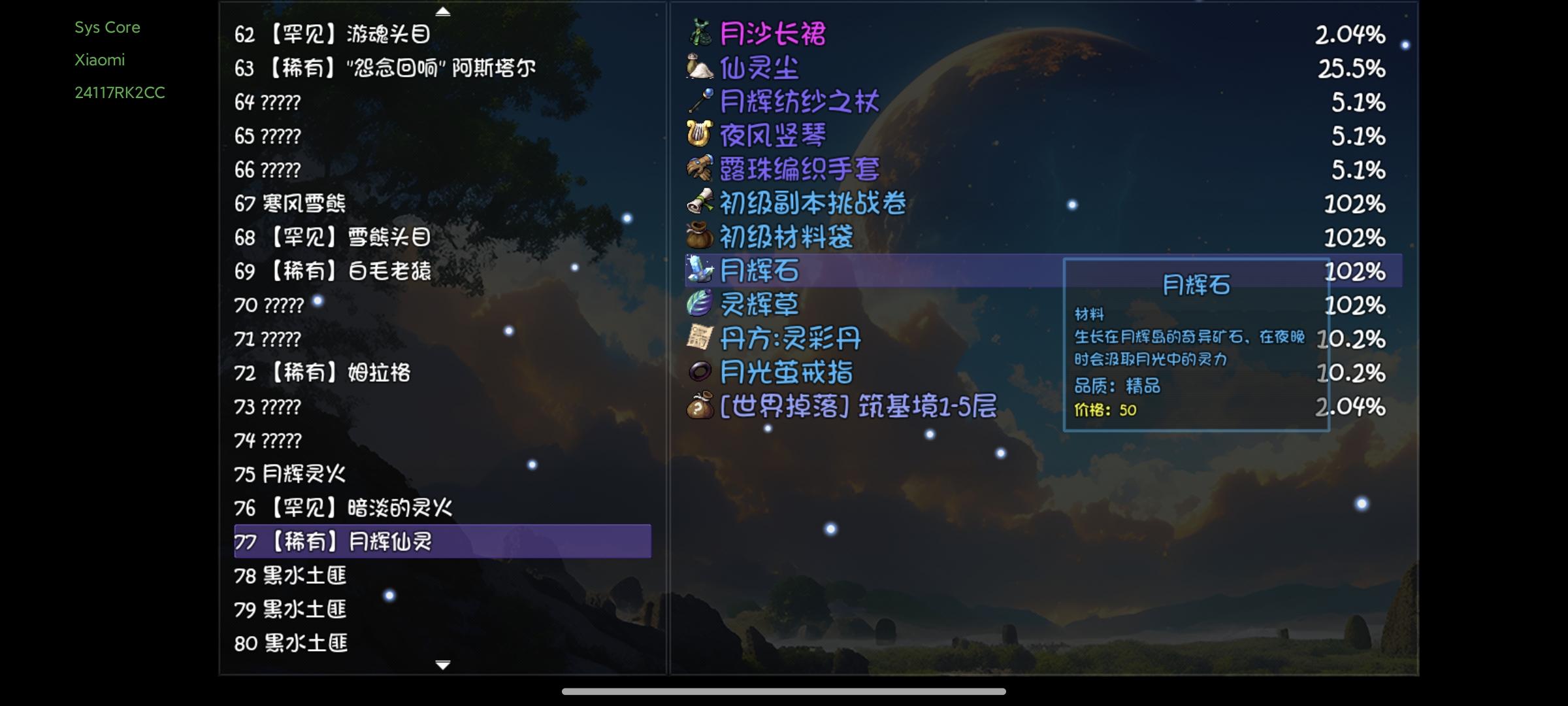Select entry 78 黑水土匪

tap(292, 576)
